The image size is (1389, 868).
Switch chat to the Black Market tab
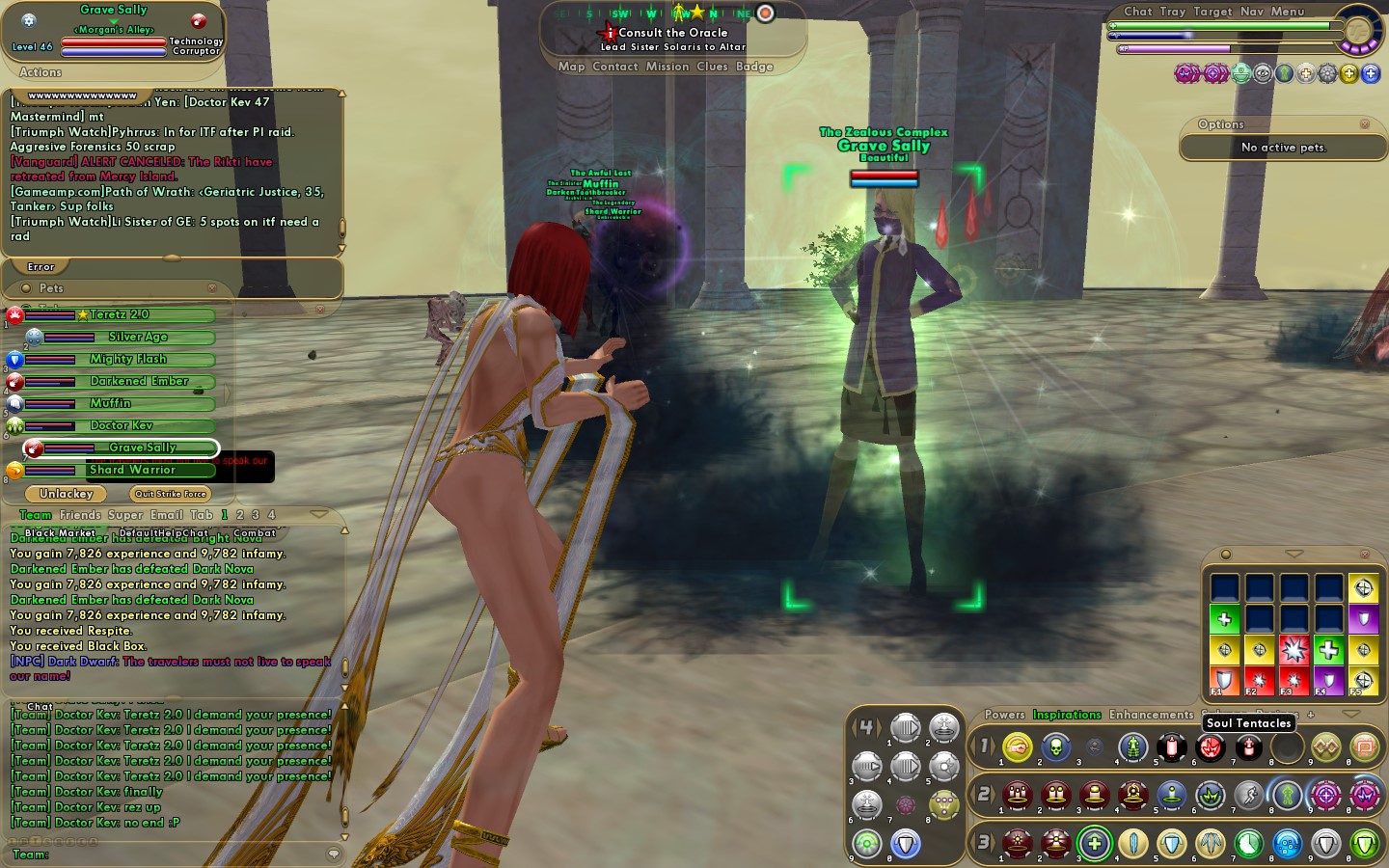click(x=60, y=533)
